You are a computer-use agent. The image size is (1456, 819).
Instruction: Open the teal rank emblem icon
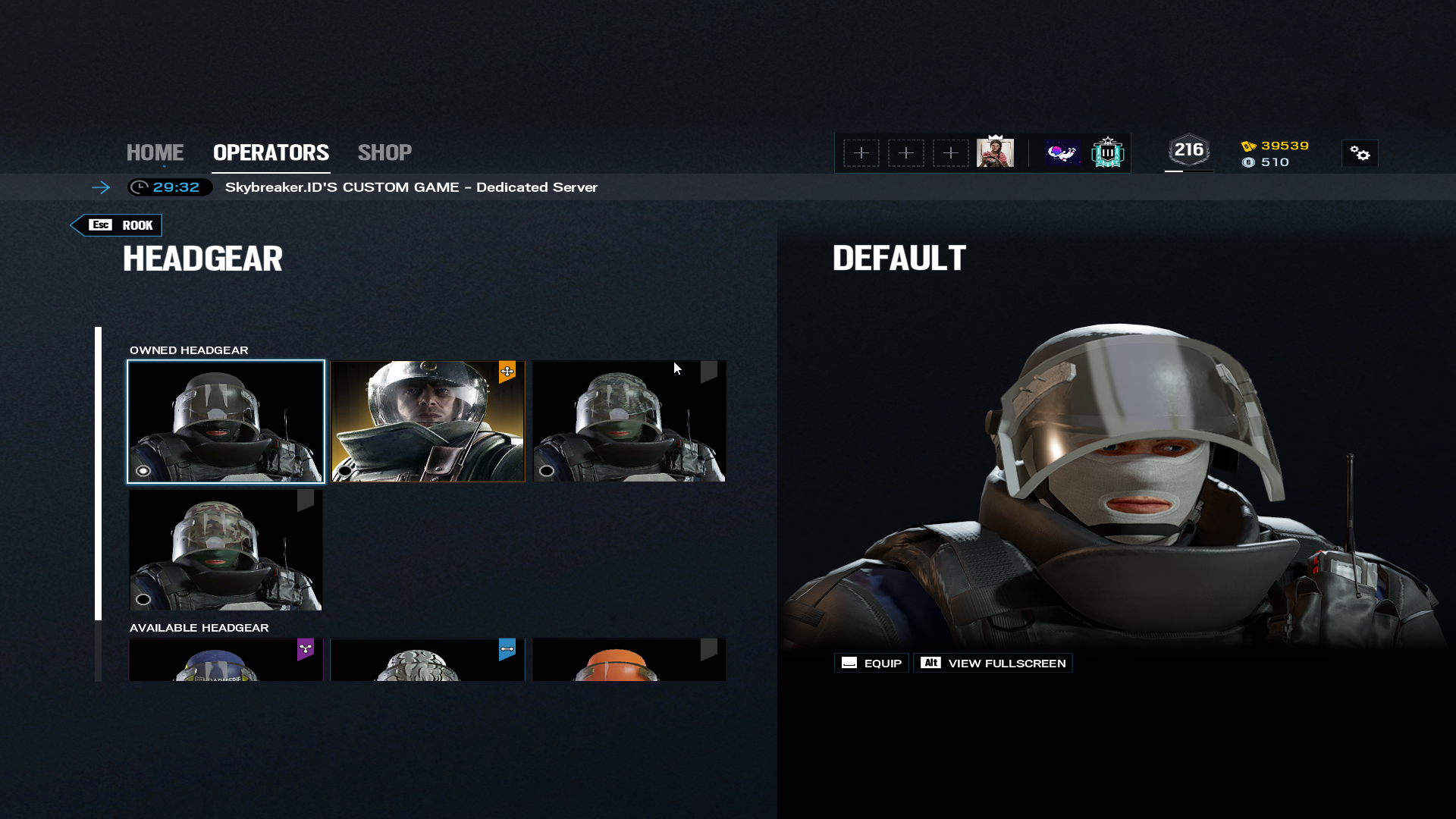[x=1107, y=152]
